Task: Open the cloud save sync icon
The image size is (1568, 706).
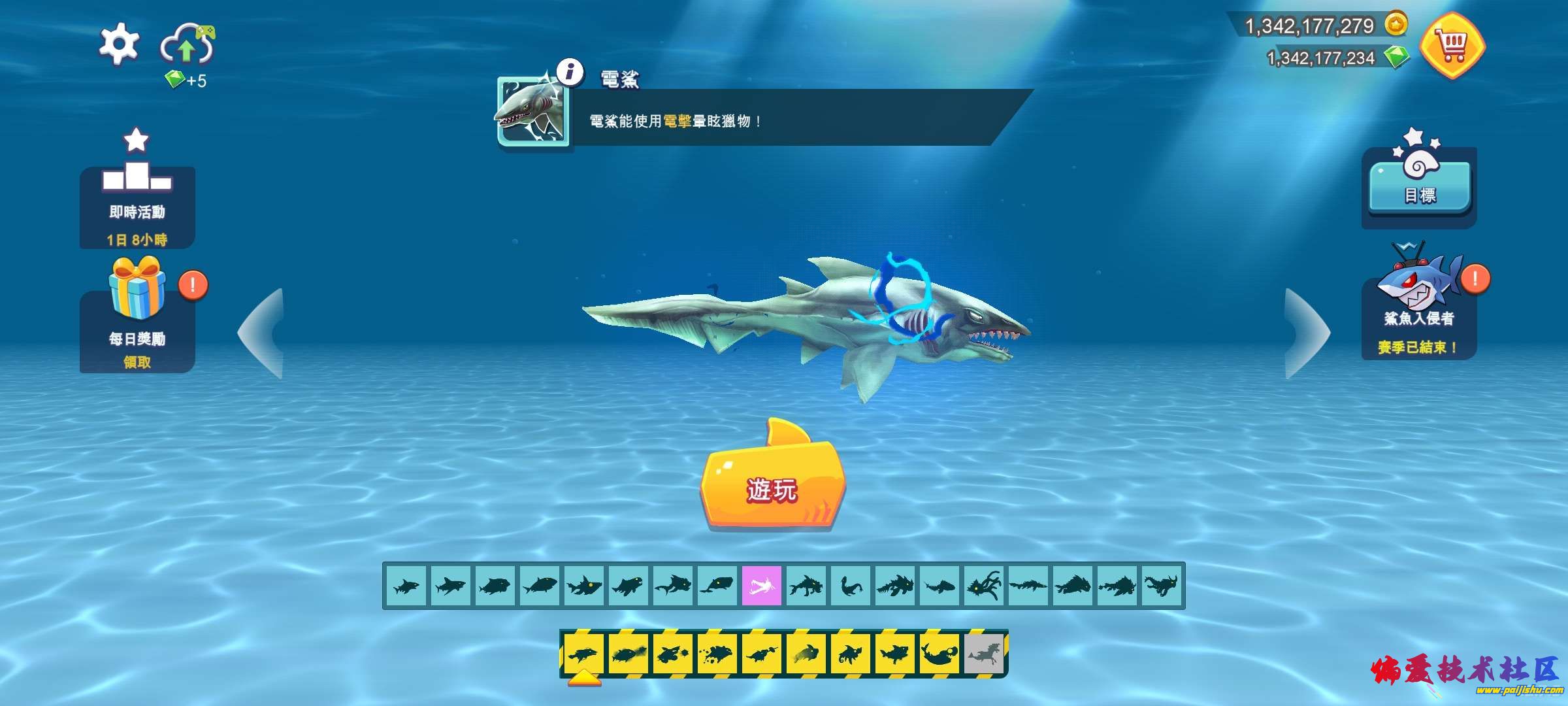Action: 188,46
